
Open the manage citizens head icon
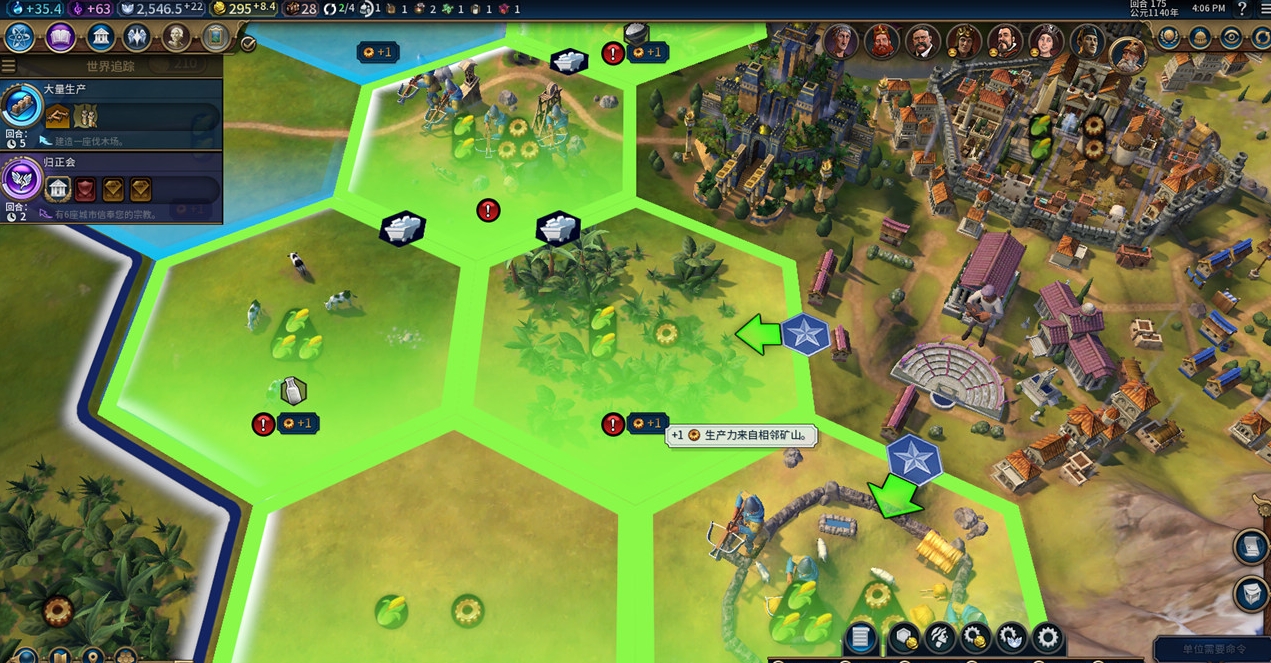pyautogui.click(x=940, y=636)
